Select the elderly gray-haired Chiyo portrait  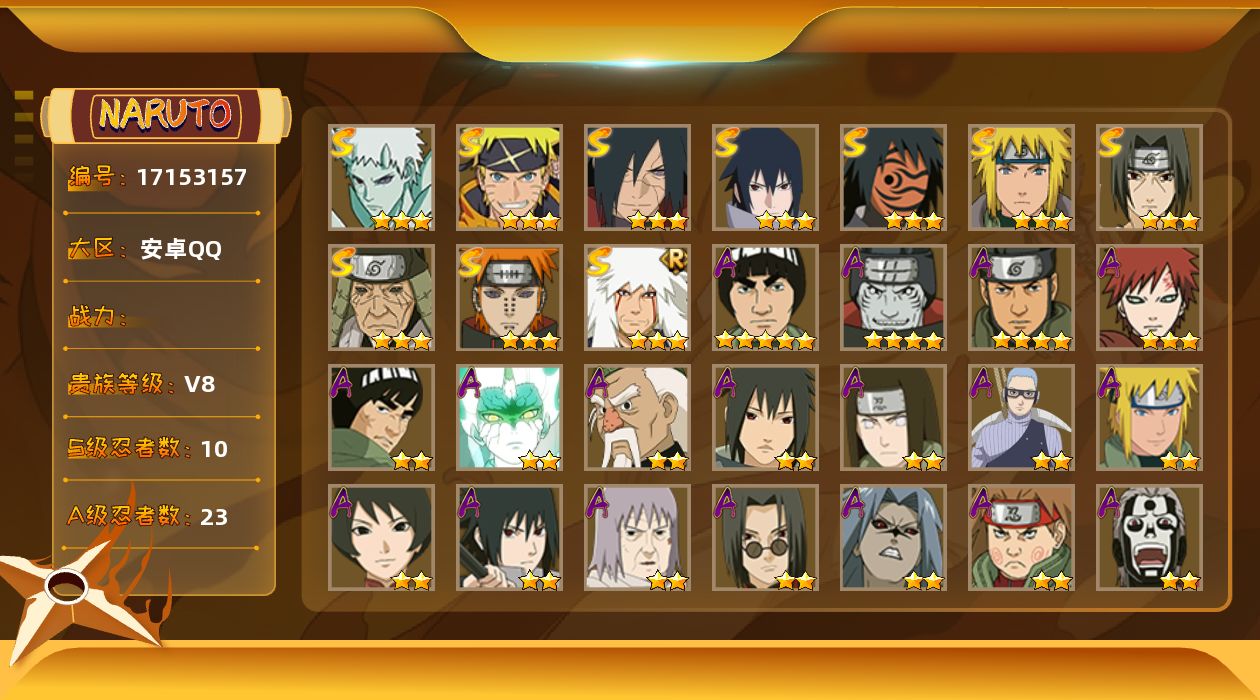point(637,537)
